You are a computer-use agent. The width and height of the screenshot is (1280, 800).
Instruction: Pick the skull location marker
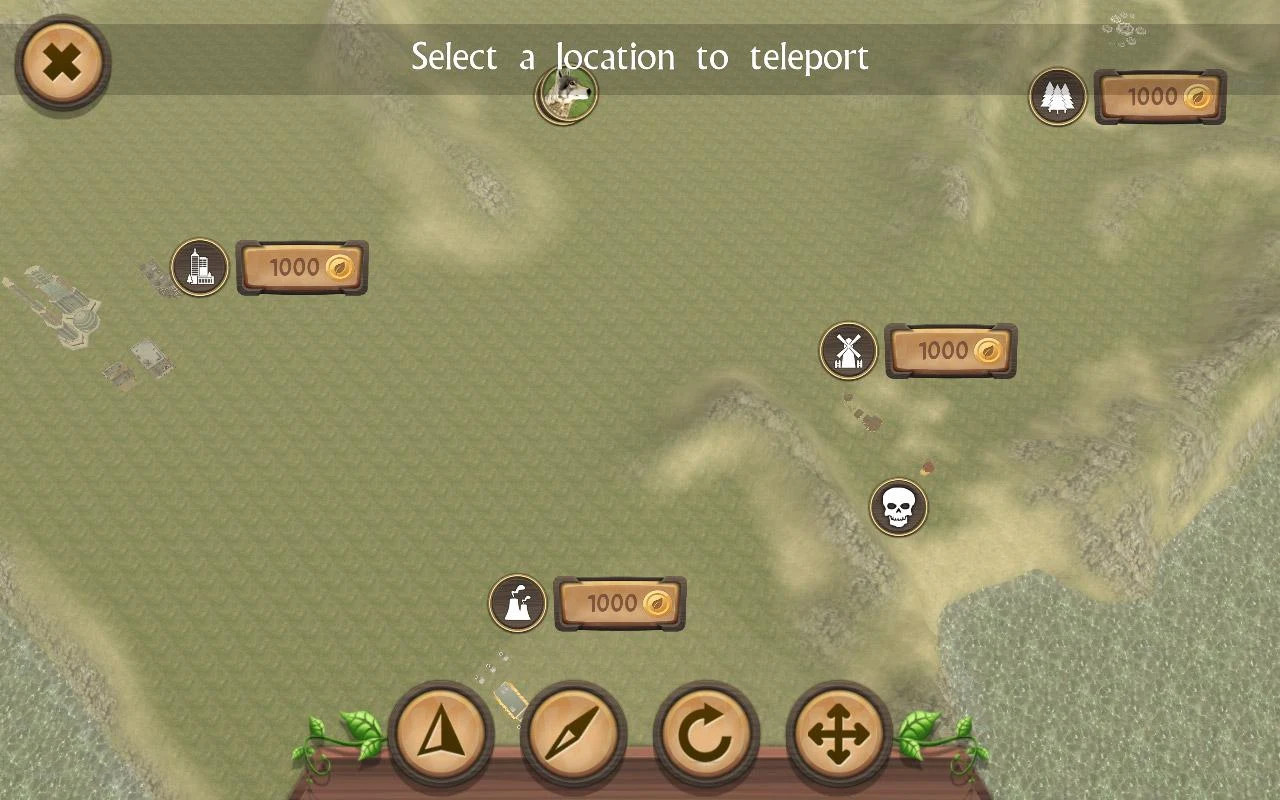point(898,508)
